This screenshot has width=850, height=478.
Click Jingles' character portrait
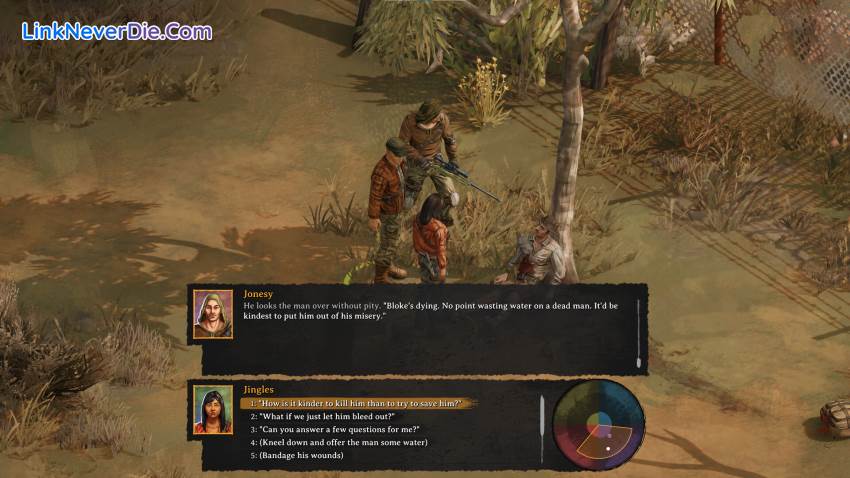pos(213,409)
